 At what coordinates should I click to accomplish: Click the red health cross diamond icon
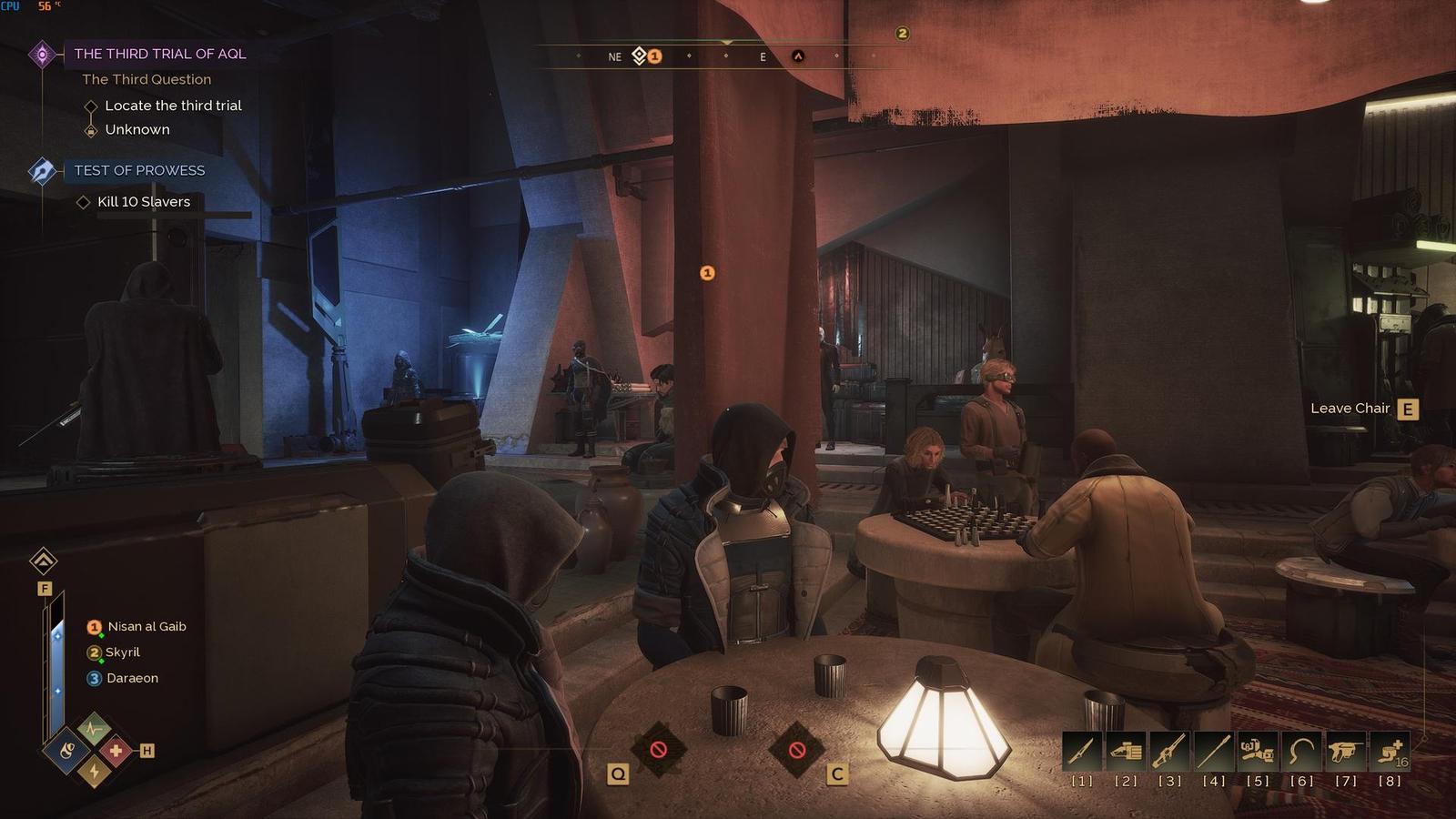(x=116, y=751)
